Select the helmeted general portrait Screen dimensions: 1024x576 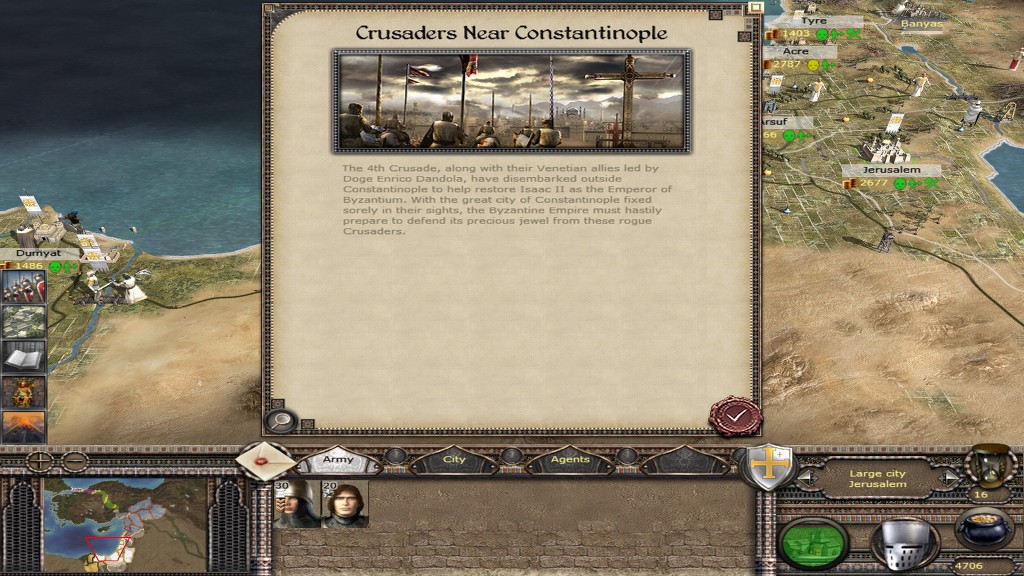tap(296, 504)
